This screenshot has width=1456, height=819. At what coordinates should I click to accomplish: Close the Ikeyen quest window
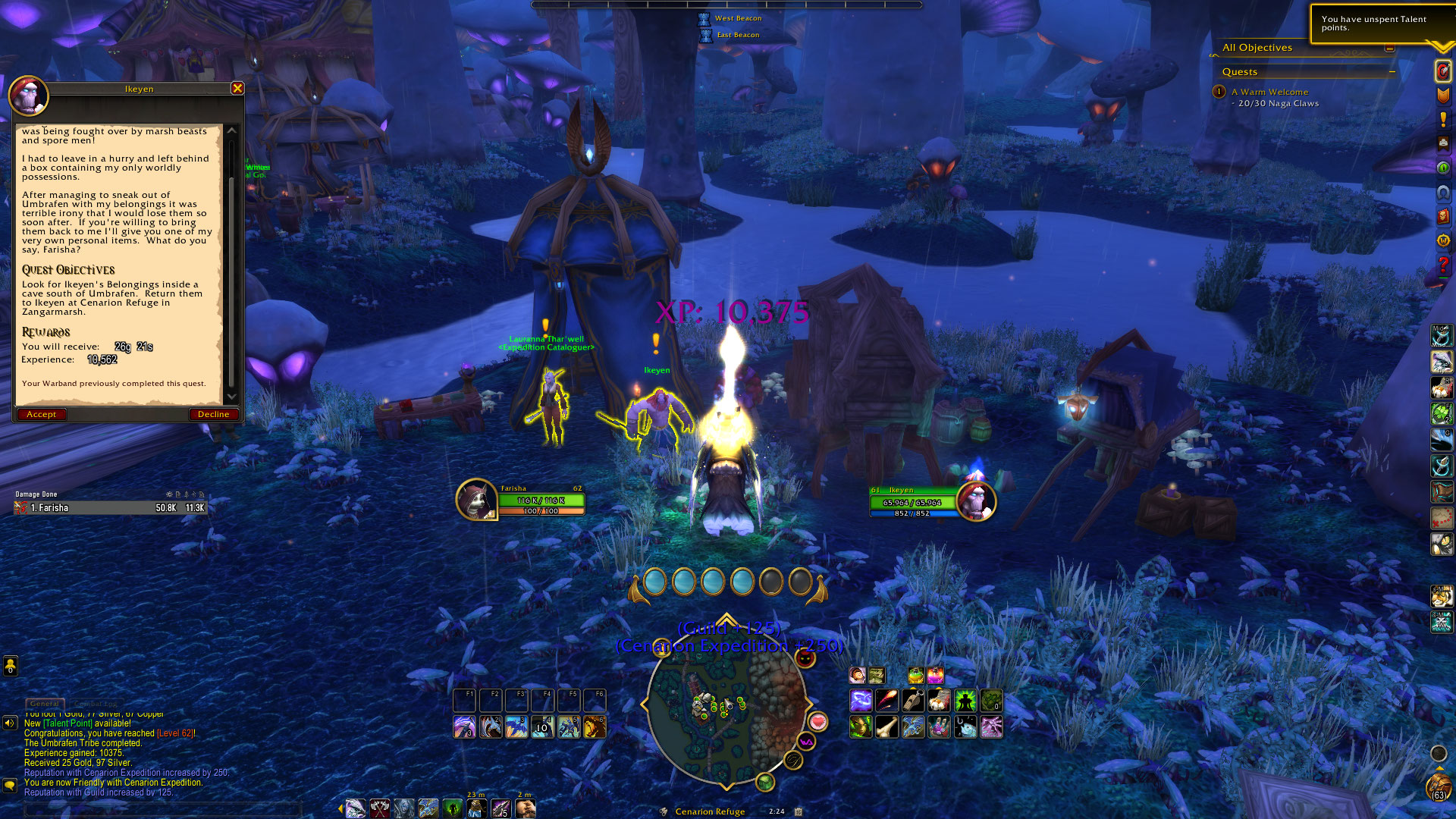(237, 88)
